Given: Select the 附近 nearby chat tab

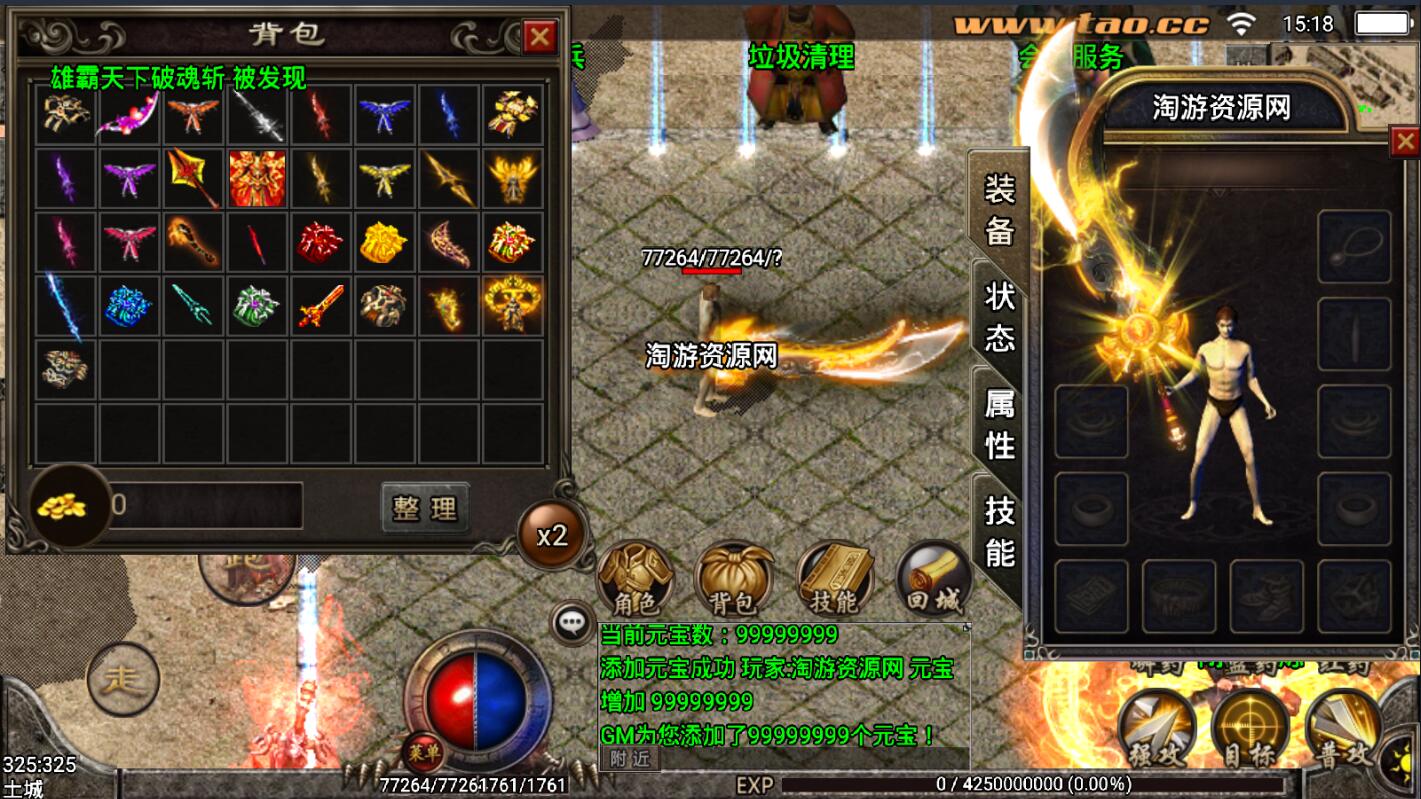Looking at the screenshot, I should (630, 759).
